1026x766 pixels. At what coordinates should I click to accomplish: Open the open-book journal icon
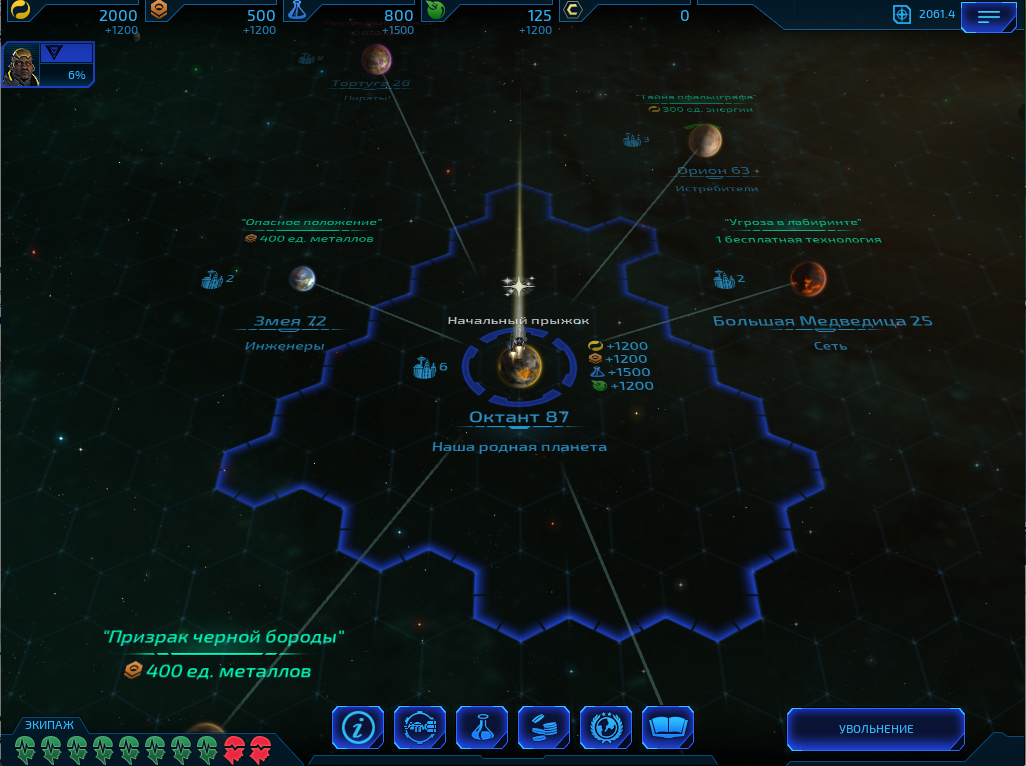click(x=668, y=727)
